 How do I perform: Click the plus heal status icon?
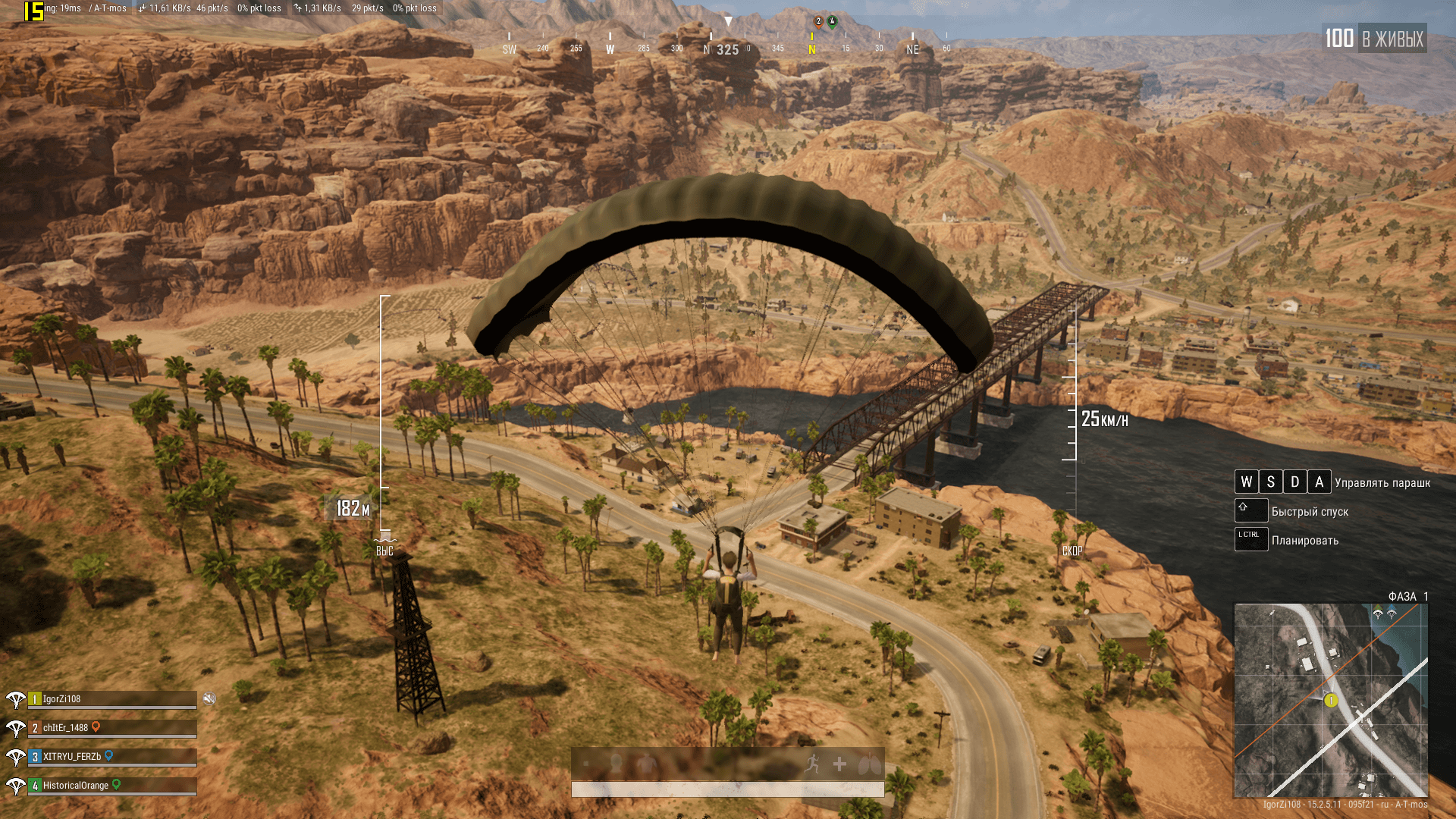[839, 764]
